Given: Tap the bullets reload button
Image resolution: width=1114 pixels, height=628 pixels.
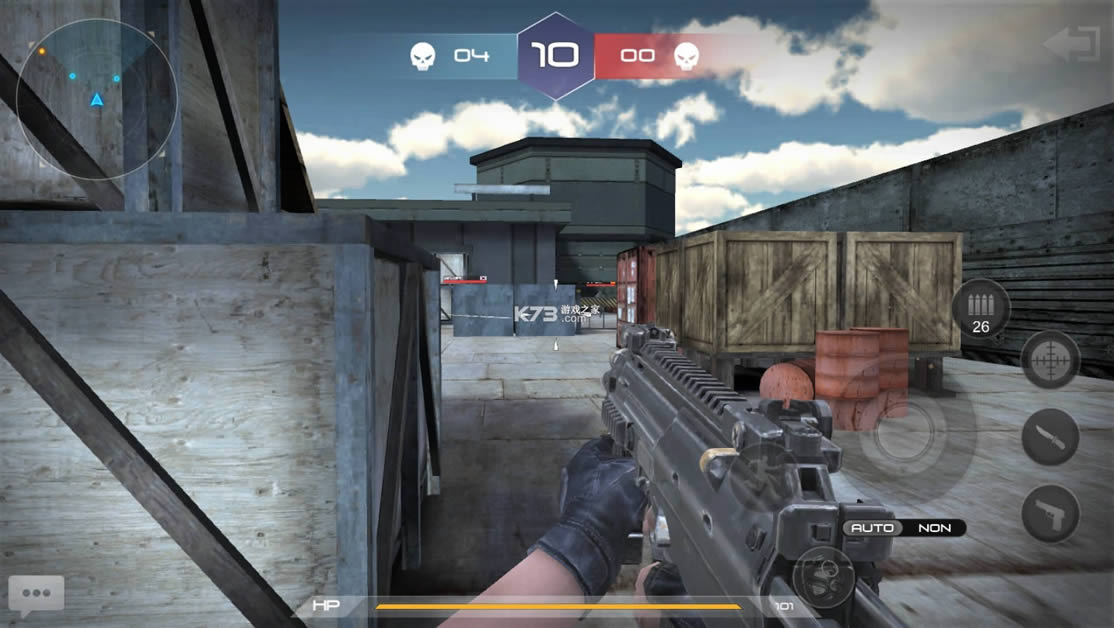Looking at the screenshot, I should click(980, 307).
